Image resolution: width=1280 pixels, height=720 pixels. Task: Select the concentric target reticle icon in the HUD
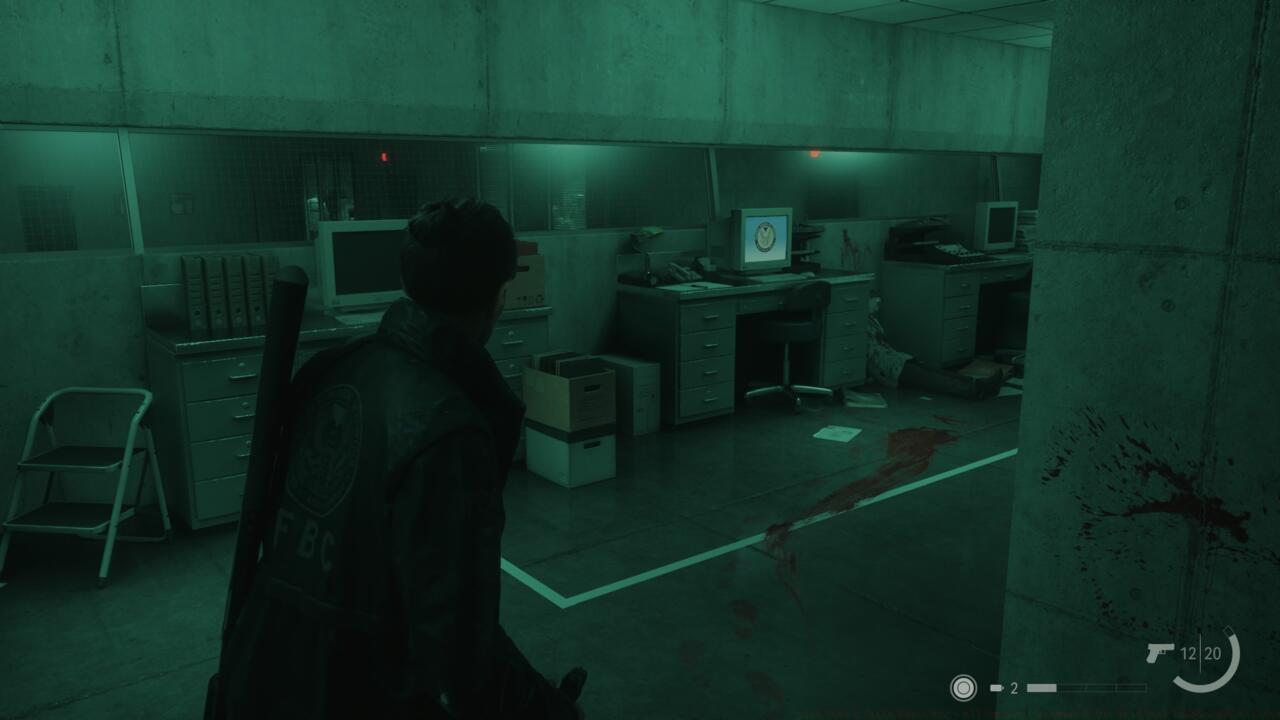tap(963, 687)
